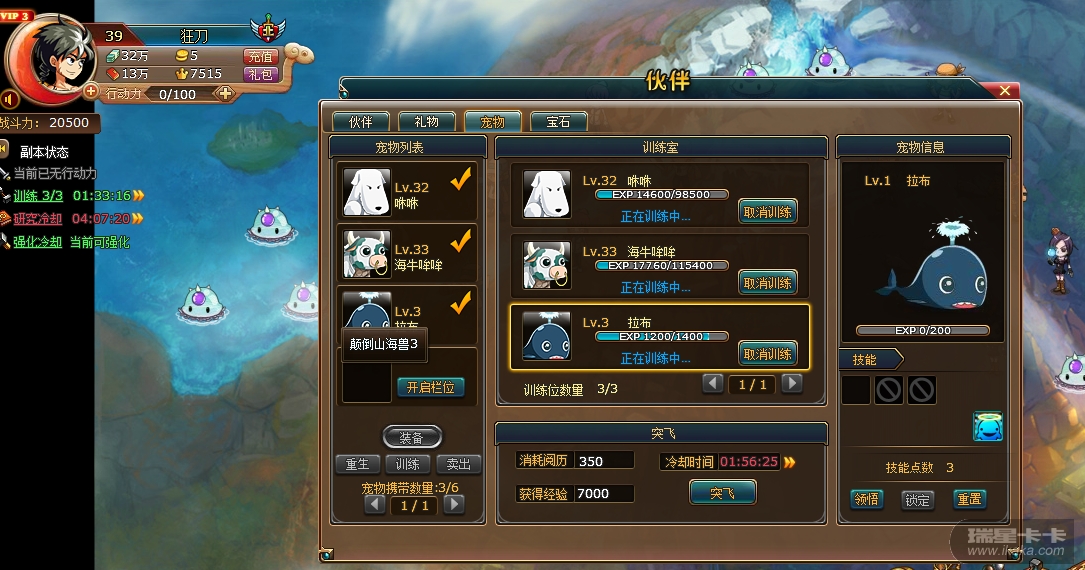The width and height of the screenshot is (1085, 570).
Task: Lock skills with the 锁定 button
Action: coord(917,499)
